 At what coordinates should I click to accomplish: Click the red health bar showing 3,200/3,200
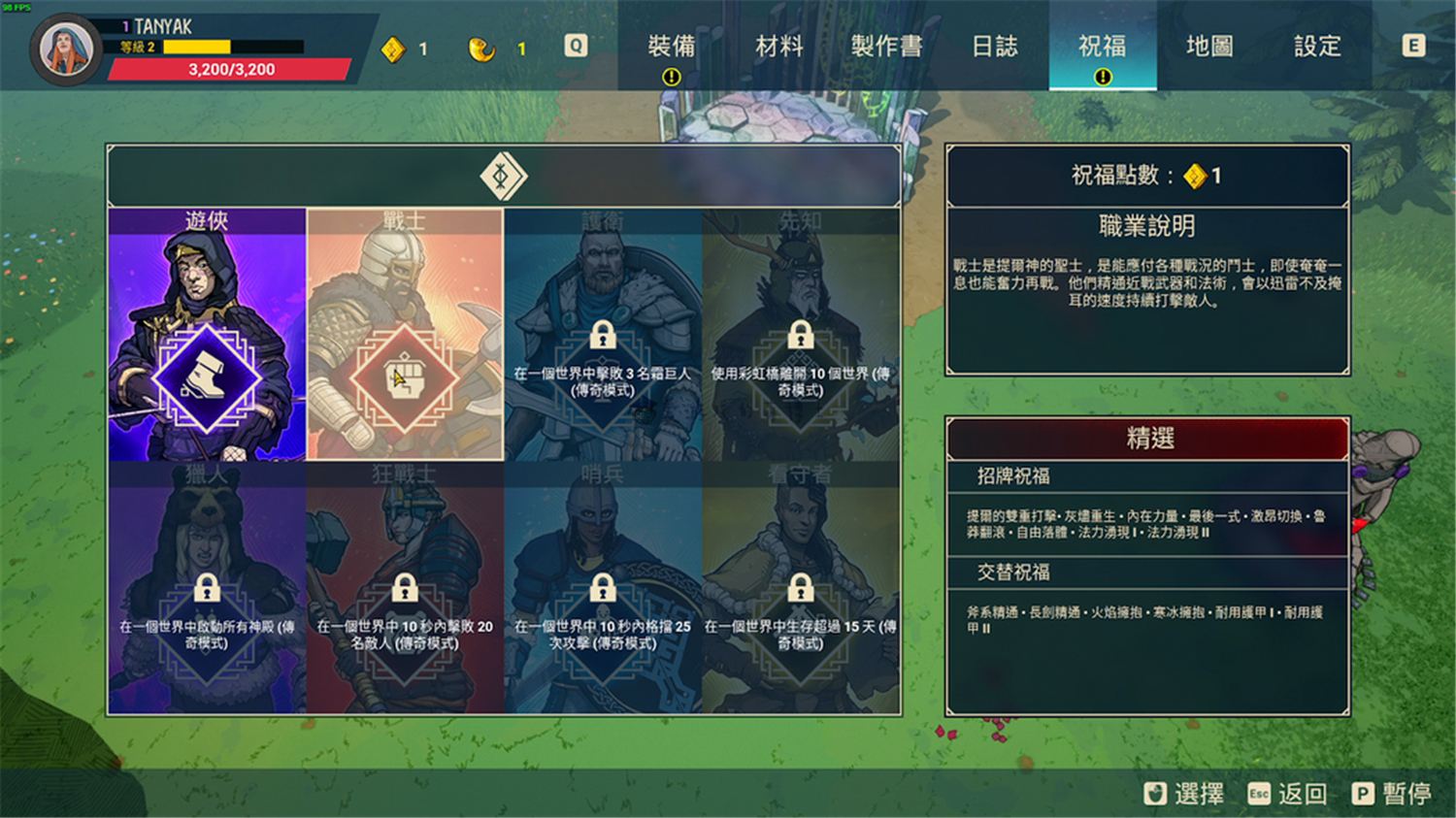233,68
